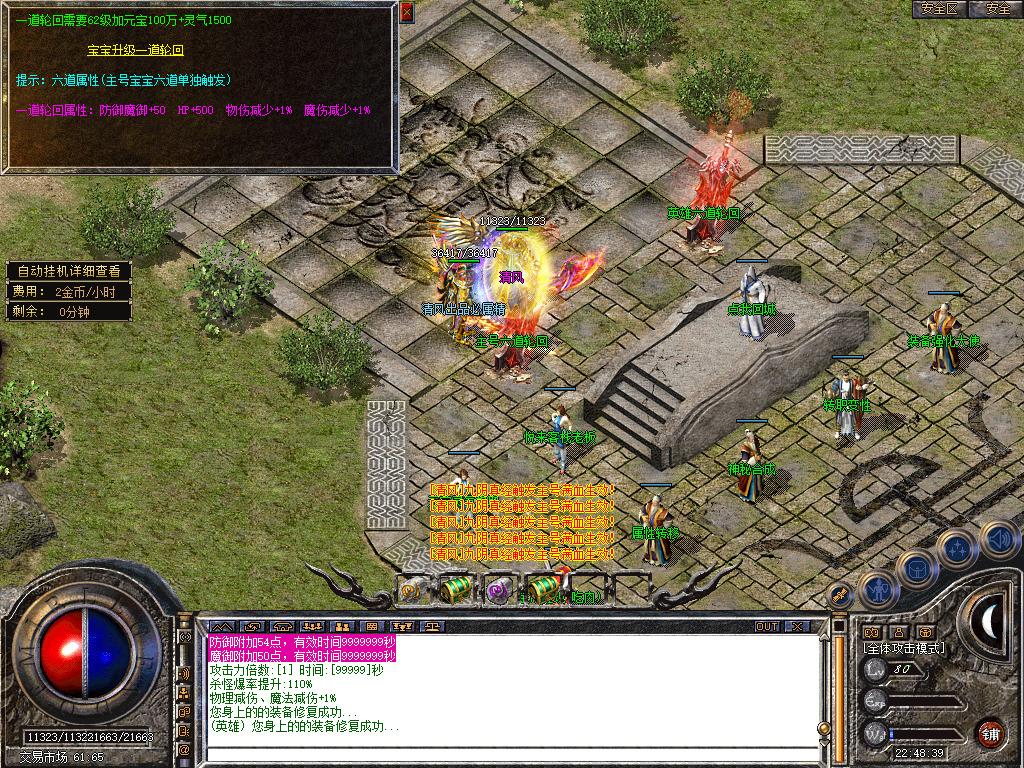Click the @ chat channel icon
Viewport: 1024px width, 768px height.
184,749
